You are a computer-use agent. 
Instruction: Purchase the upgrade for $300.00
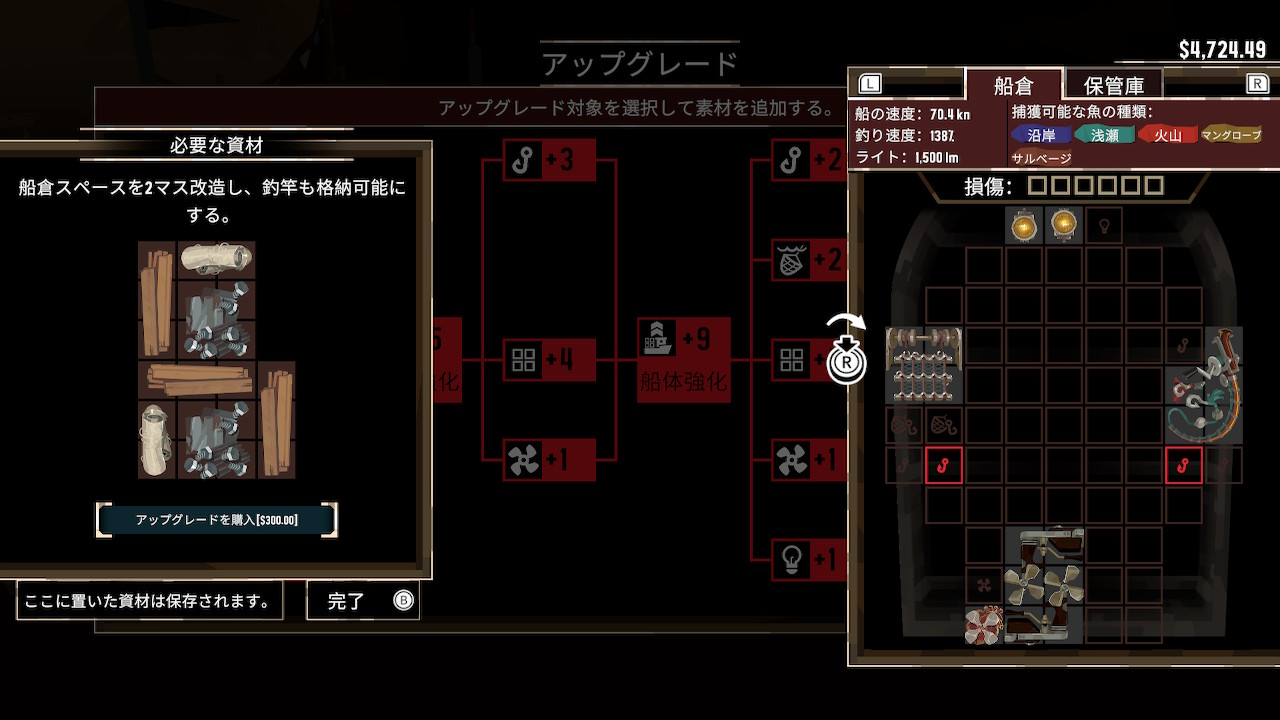(216, 520)
